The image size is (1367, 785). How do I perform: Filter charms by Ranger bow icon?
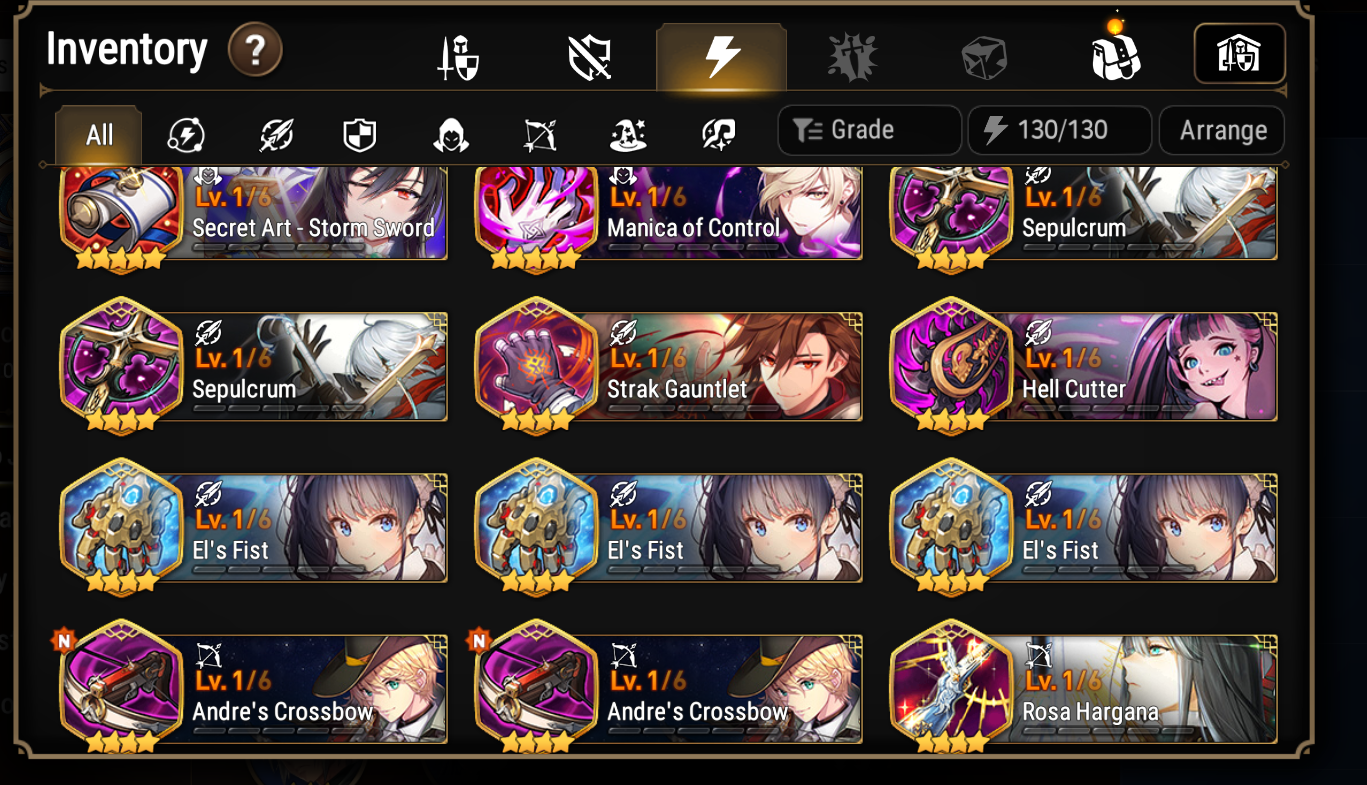[540, 131]
